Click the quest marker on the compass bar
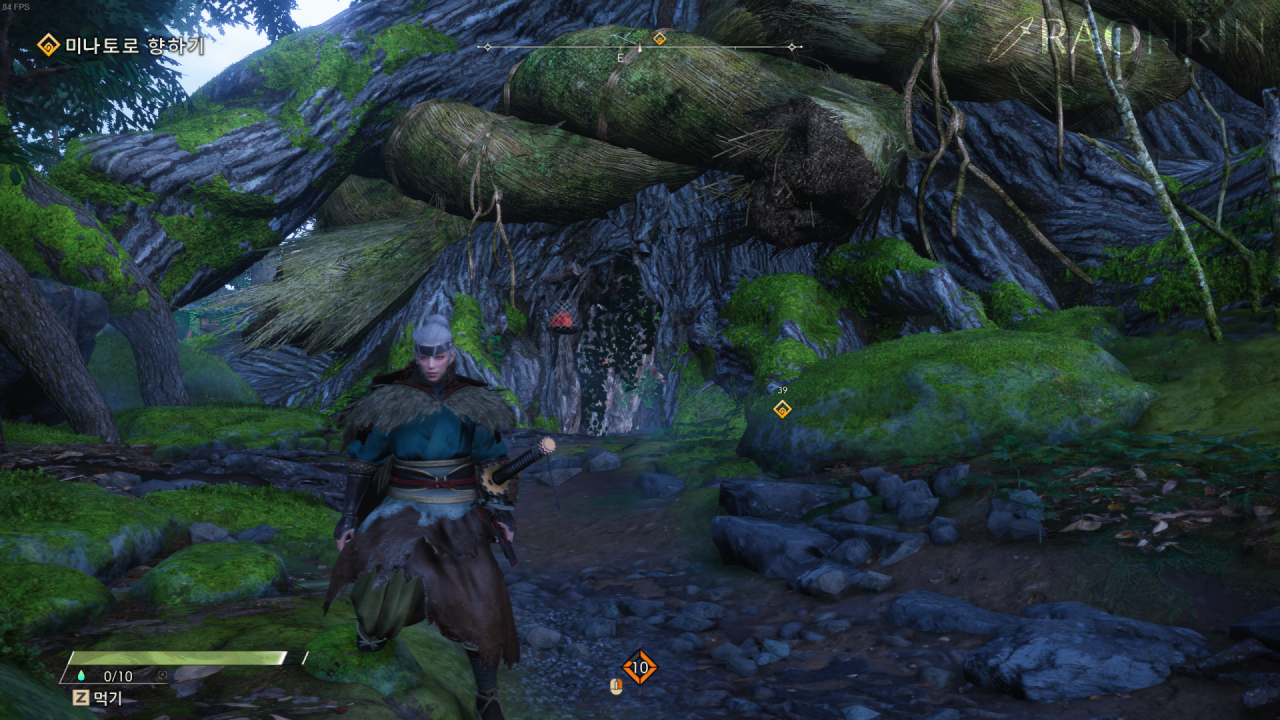 click(659, 38)
